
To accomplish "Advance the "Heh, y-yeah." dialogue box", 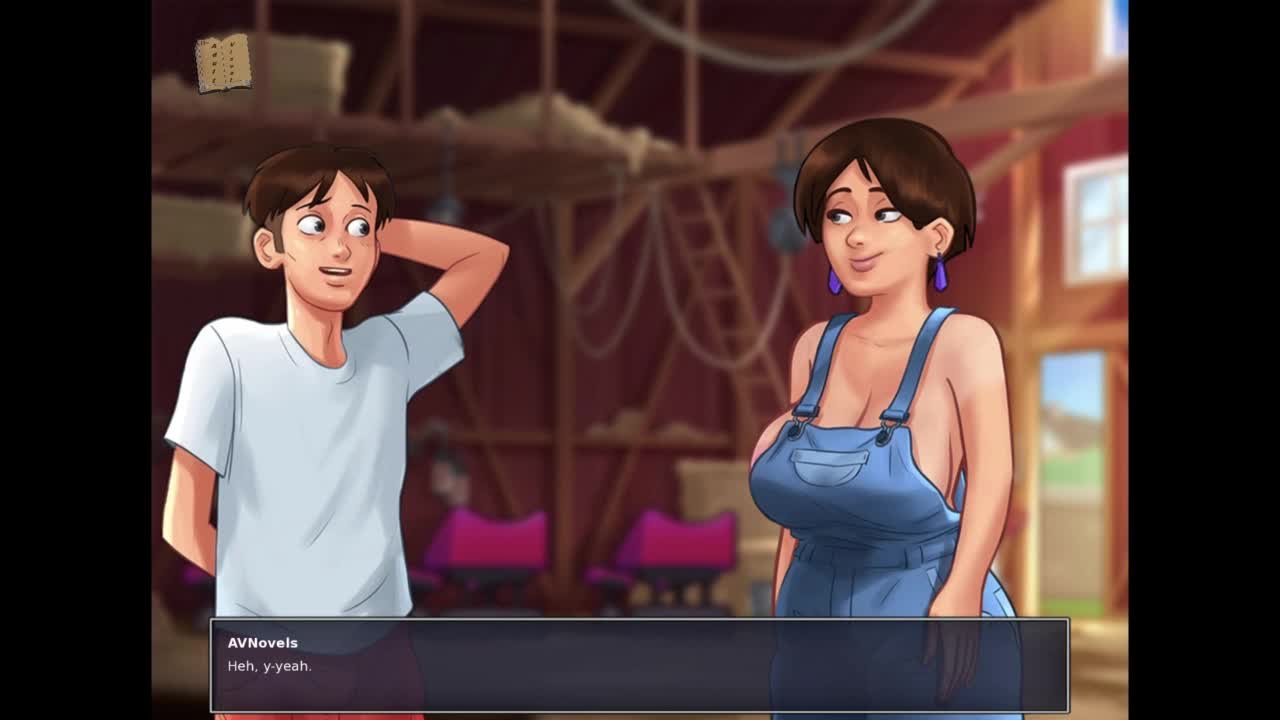I will point(639,665).
